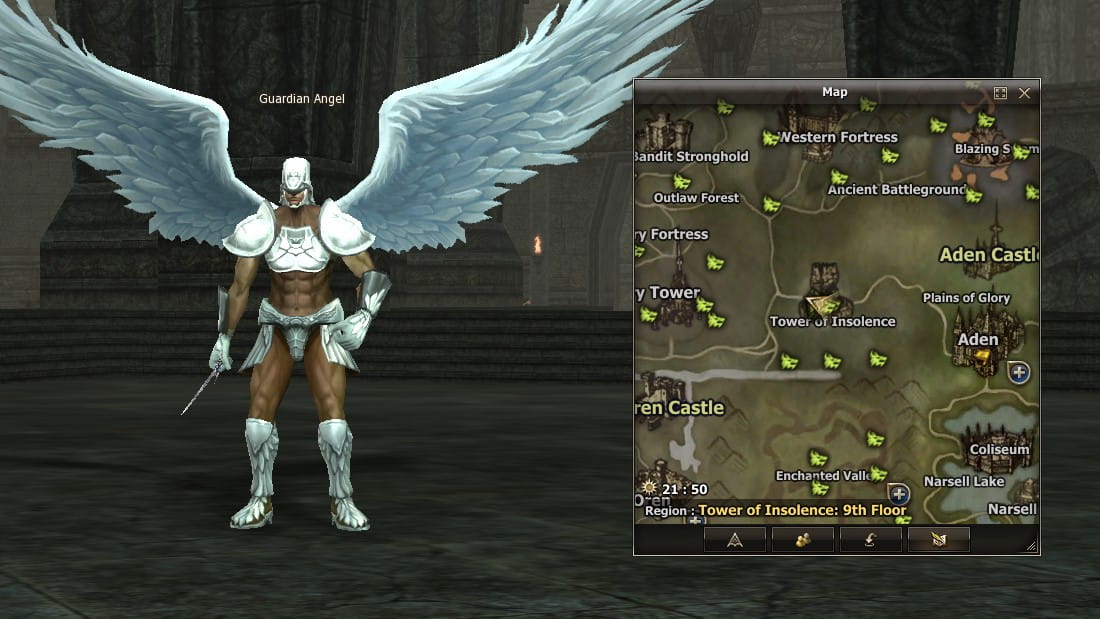Screen dimensions: 1100x619
Task: Maximize the Map window
Action: click(x=1000, y=93)
